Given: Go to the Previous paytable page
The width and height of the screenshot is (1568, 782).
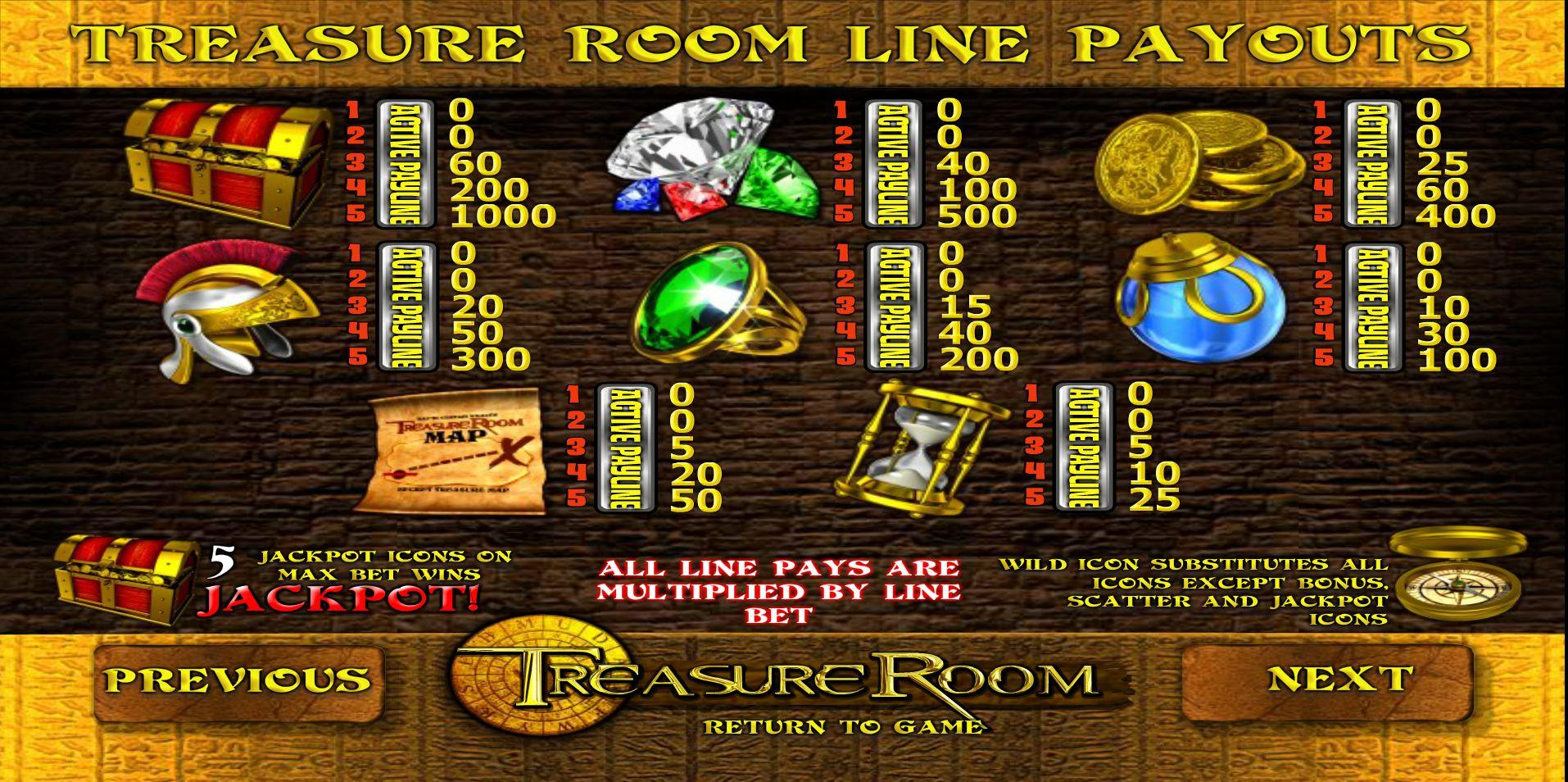Looking at the screenshot, I should coord(238,682).
